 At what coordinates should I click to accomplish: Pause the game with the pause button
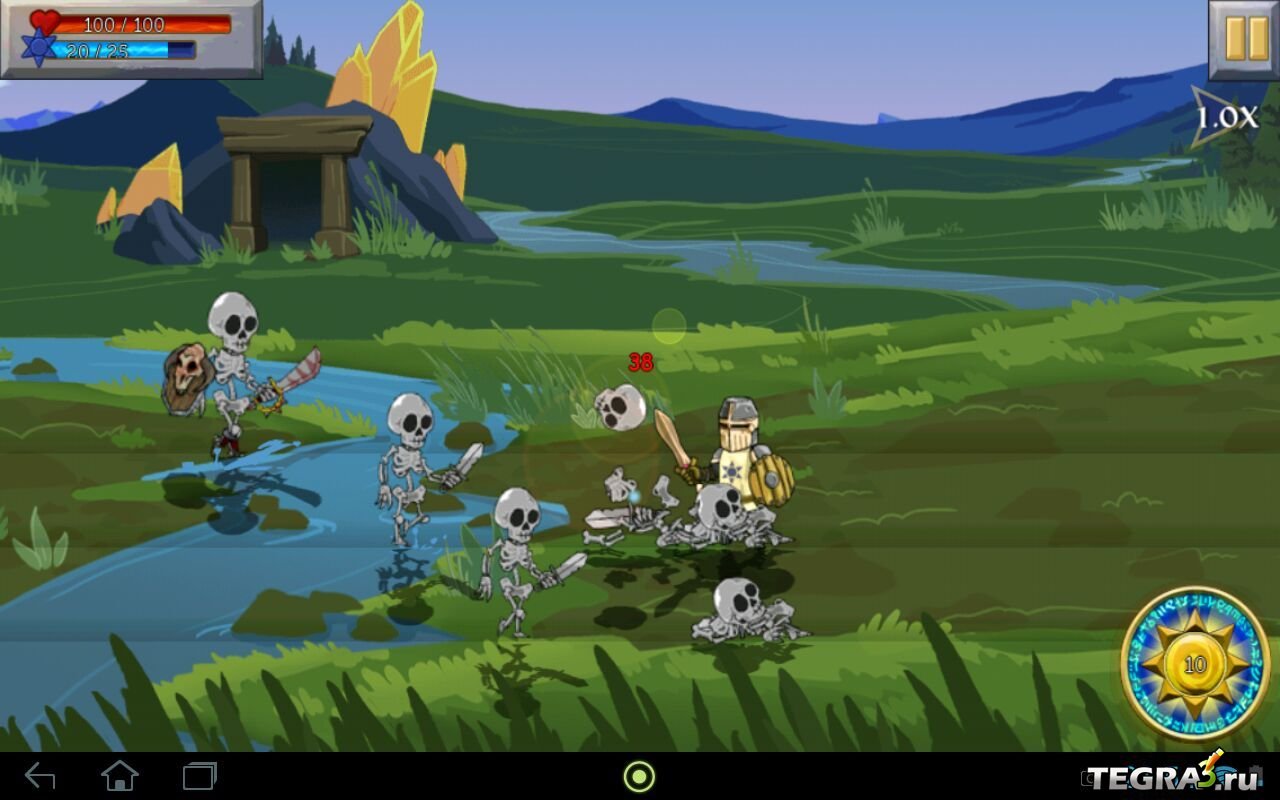tap(1244, 39)
